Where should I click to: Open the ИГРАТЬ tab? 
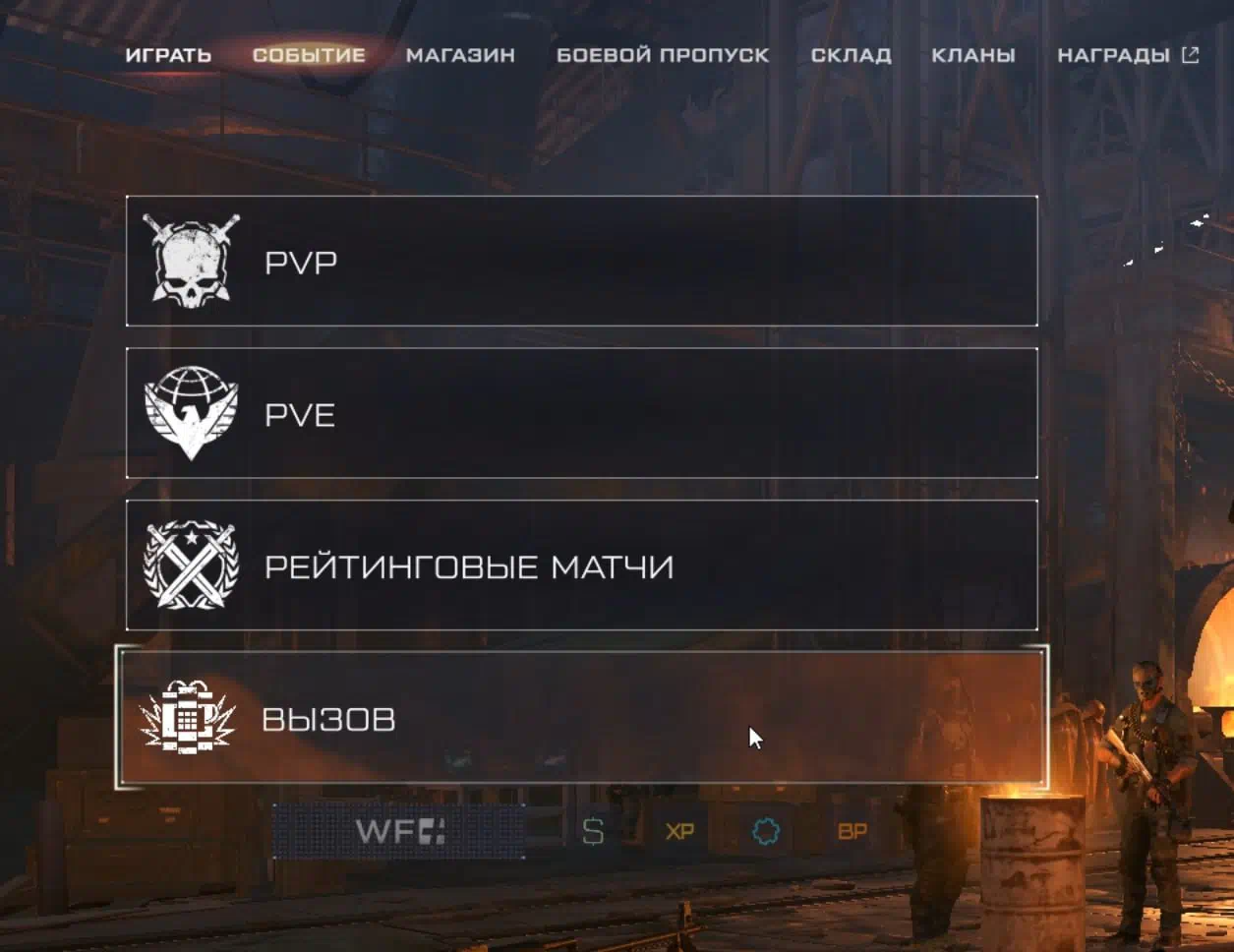(x=168, y=55)
